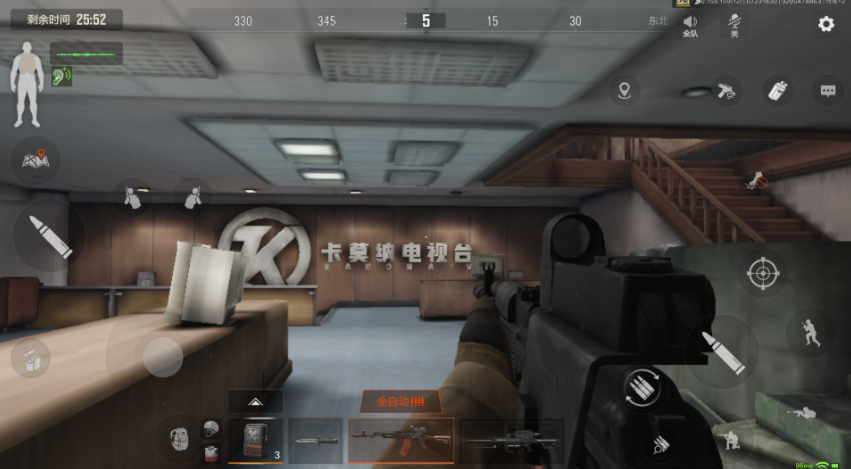Select the smoke grenade canister icon
The width and height of the screenshot is (851, 469).
click(x=776, y=91)
